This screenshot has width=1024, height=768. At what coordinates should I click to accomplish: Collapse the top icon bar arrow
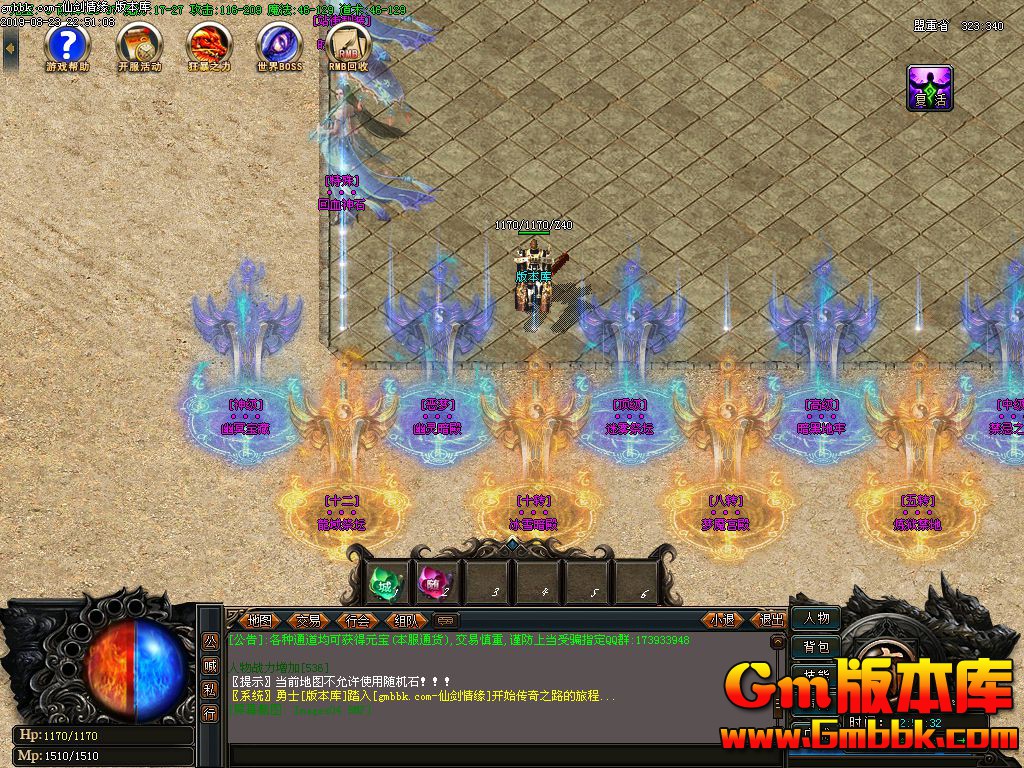(10, 47)
